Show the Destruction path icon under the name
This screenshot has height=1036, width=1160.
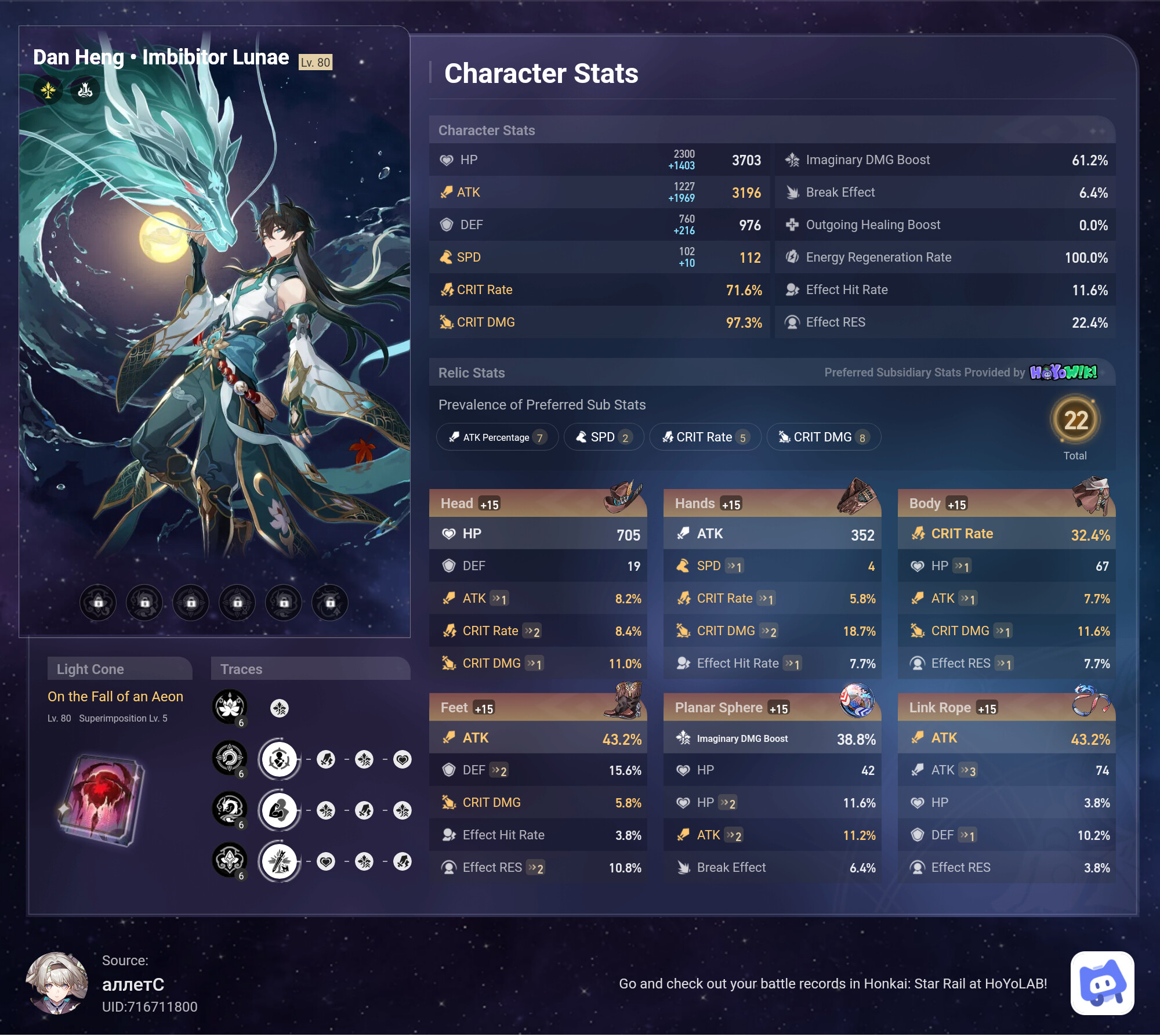click(85, 90)
